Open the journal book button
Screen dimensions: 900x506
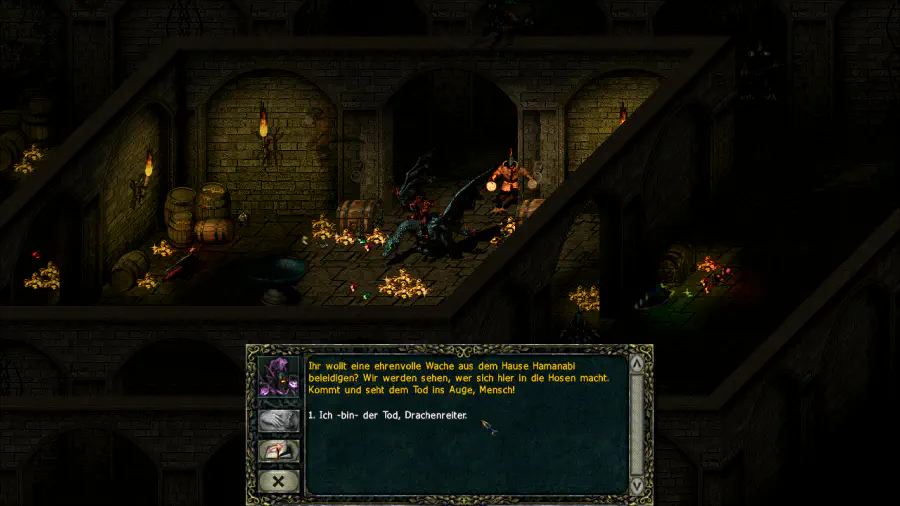[x=279, y=450]
